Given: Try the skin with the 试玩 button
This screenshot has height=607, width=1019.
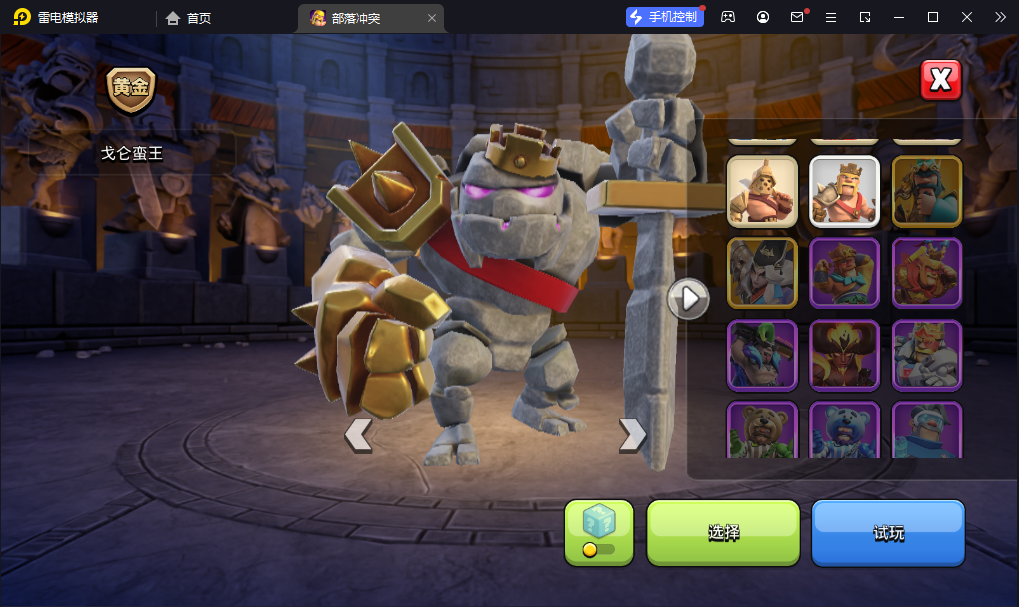Looking at the screenshot, I should [x=888, y=533].
